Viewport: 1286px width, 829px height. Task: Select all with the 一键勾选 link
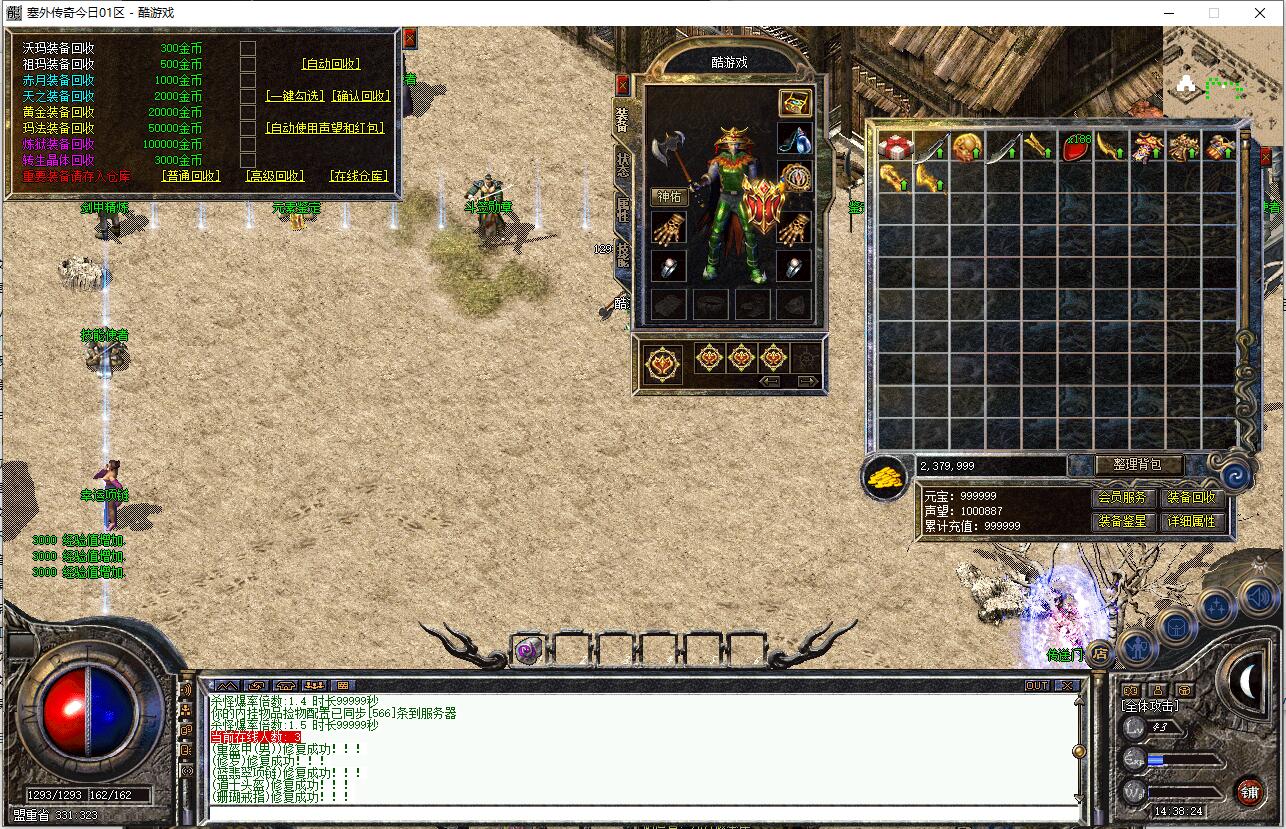pos(295,96)
